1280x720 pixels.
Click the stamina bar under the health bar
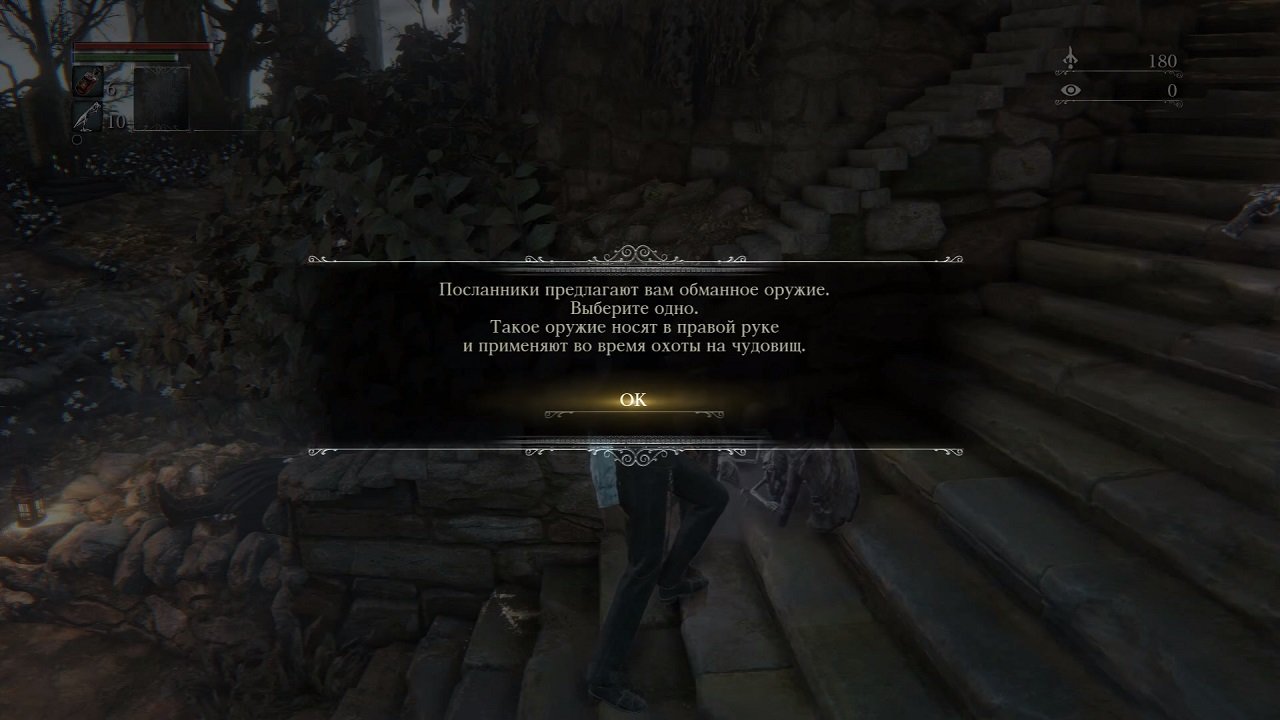coord(125,55)
